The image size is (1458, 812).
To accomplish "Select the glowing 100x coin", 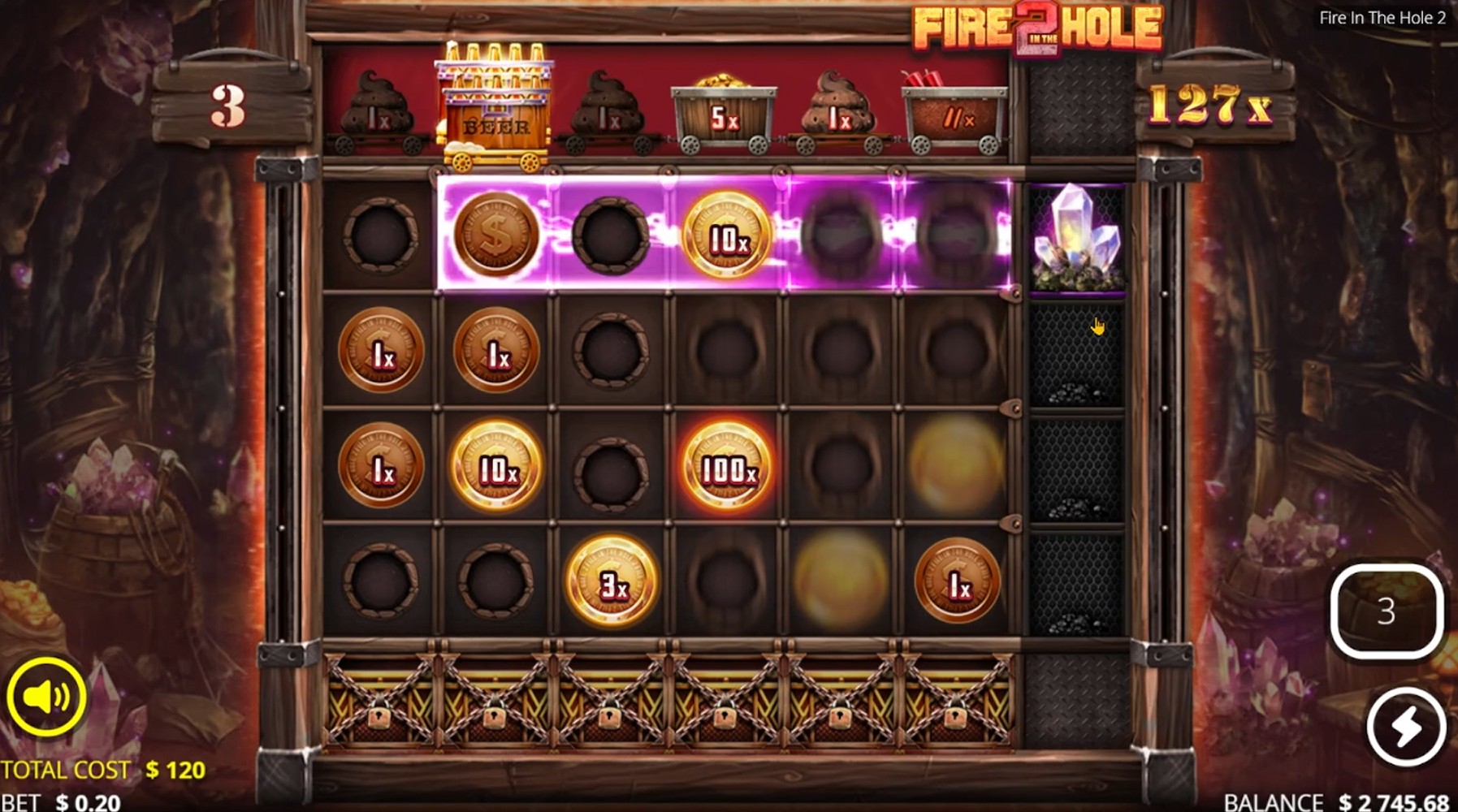I will tap(728, 465).
